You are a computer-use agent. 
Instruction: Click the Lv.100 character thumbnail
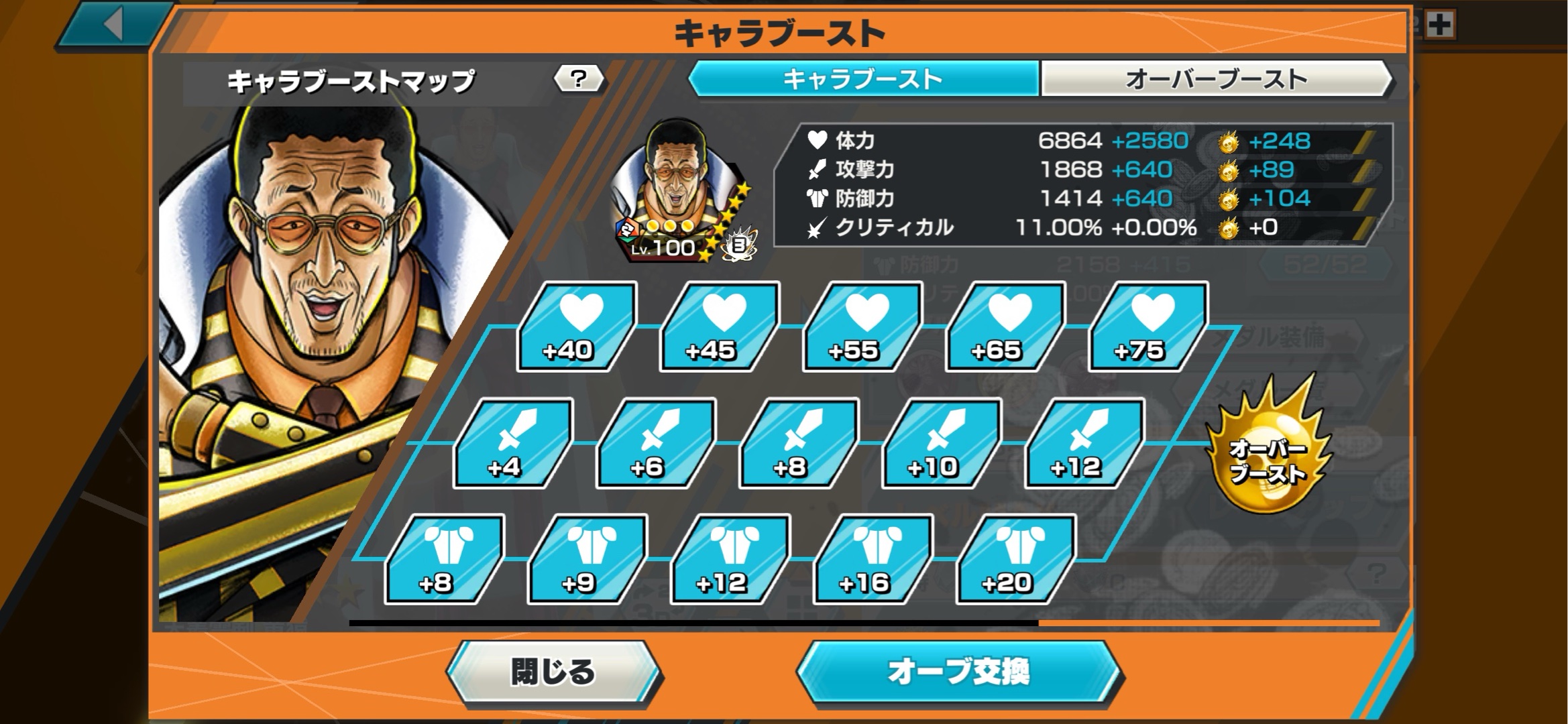point(677,191)
